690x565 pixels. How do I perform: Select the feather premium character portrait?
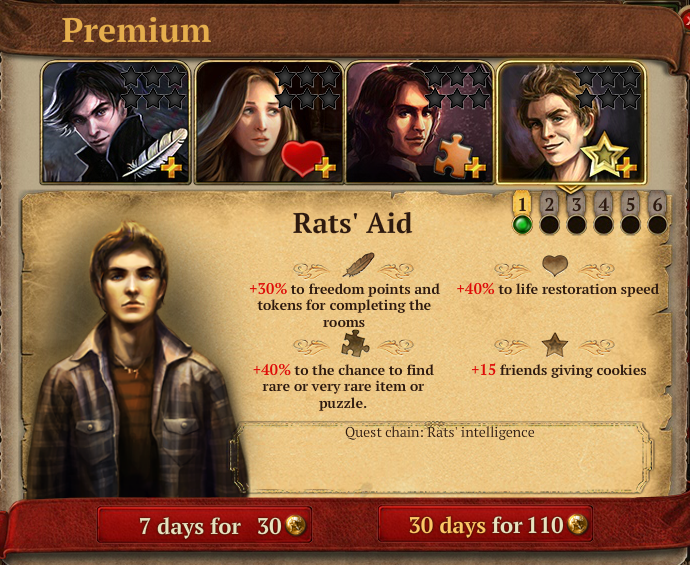[x=117, y=122]
